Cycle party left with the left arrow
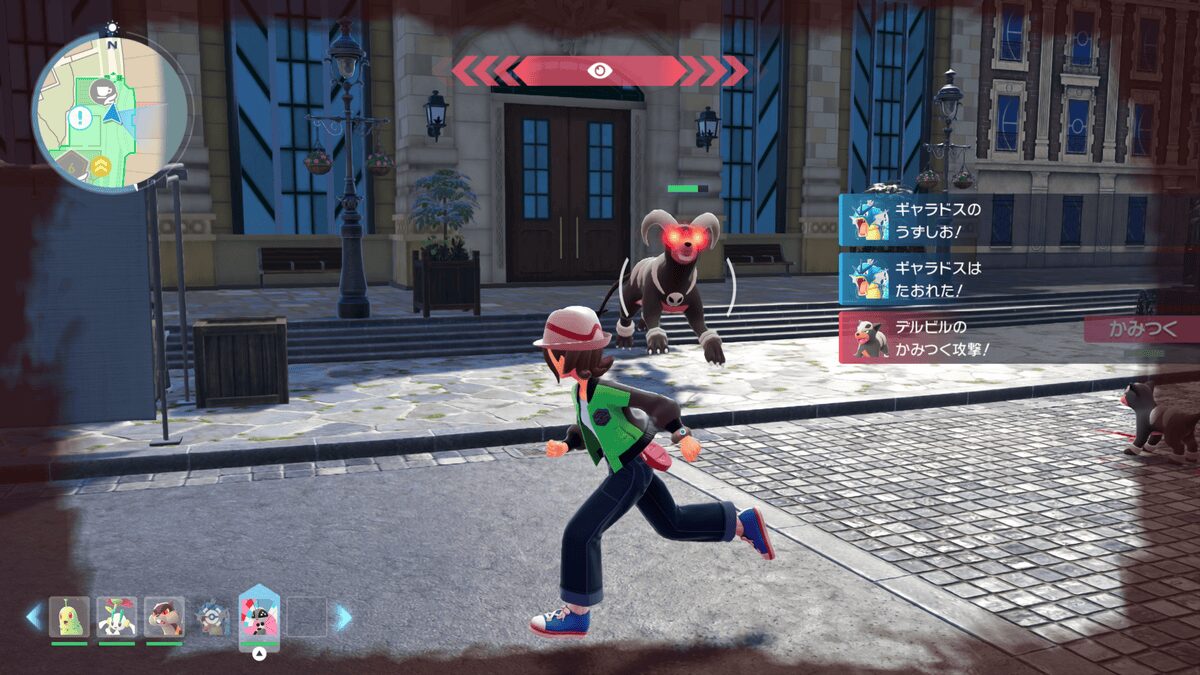This screenshot has width=1200, height=675. click(34, 617)
